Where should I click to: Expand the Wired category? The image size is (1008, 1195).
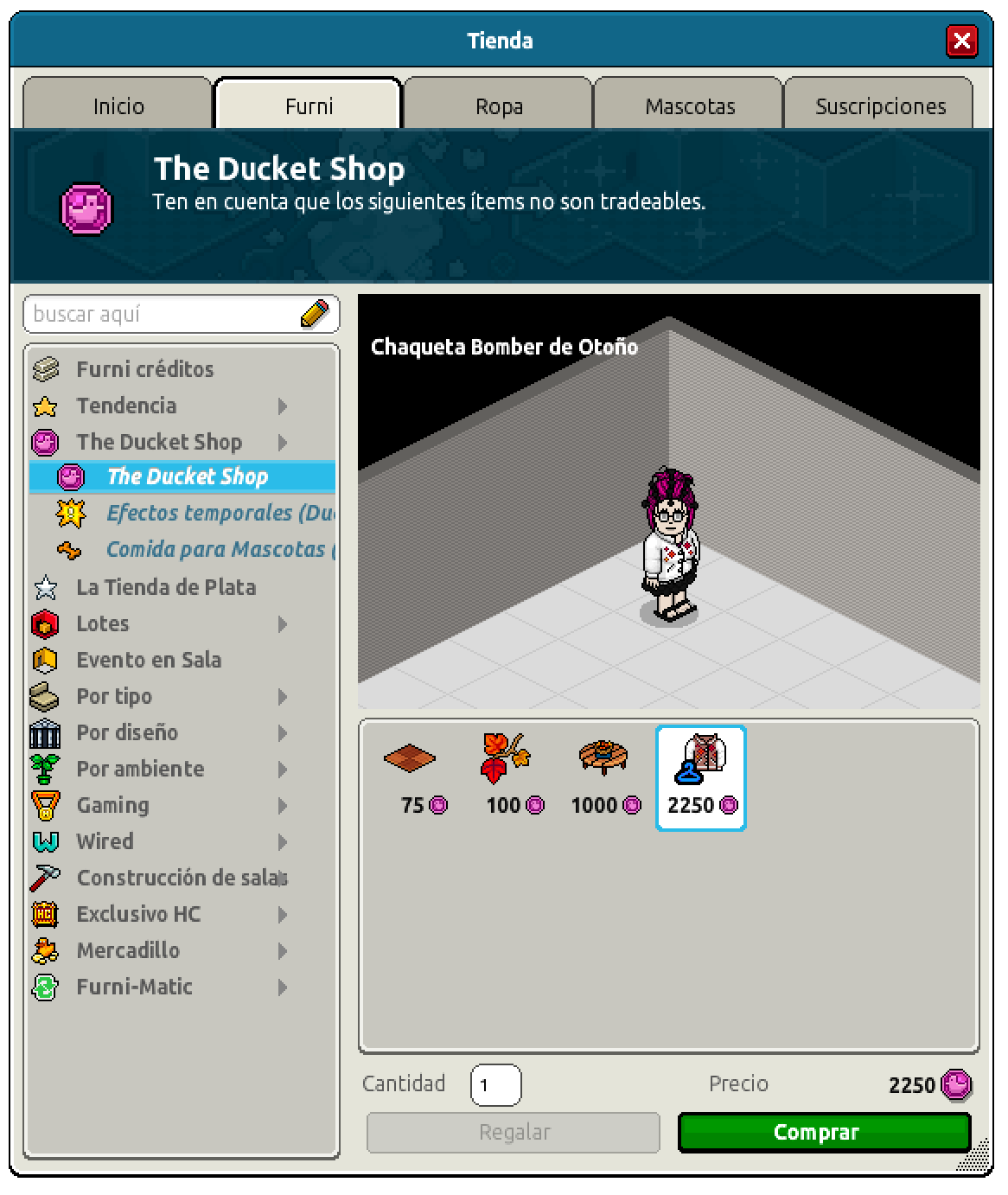click(x=105, y=841)
